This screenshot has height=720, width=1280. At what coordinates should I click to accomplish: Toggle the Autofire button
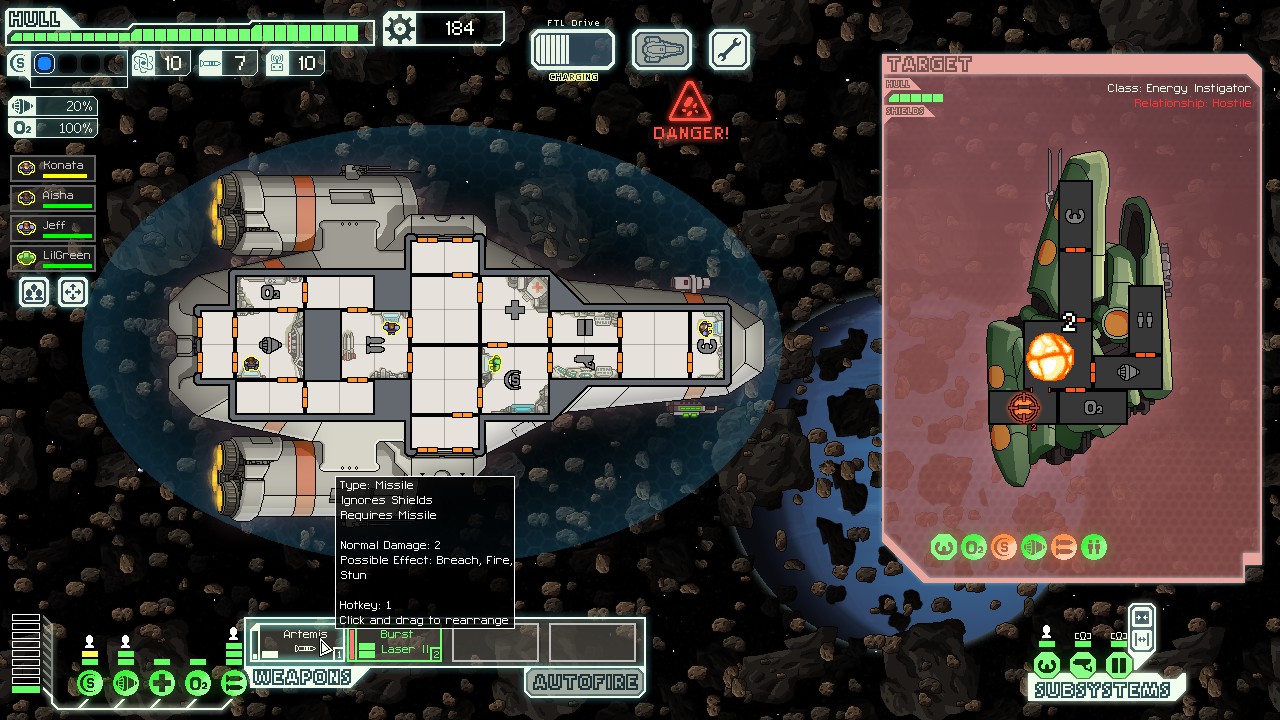[x=585, y=683]
